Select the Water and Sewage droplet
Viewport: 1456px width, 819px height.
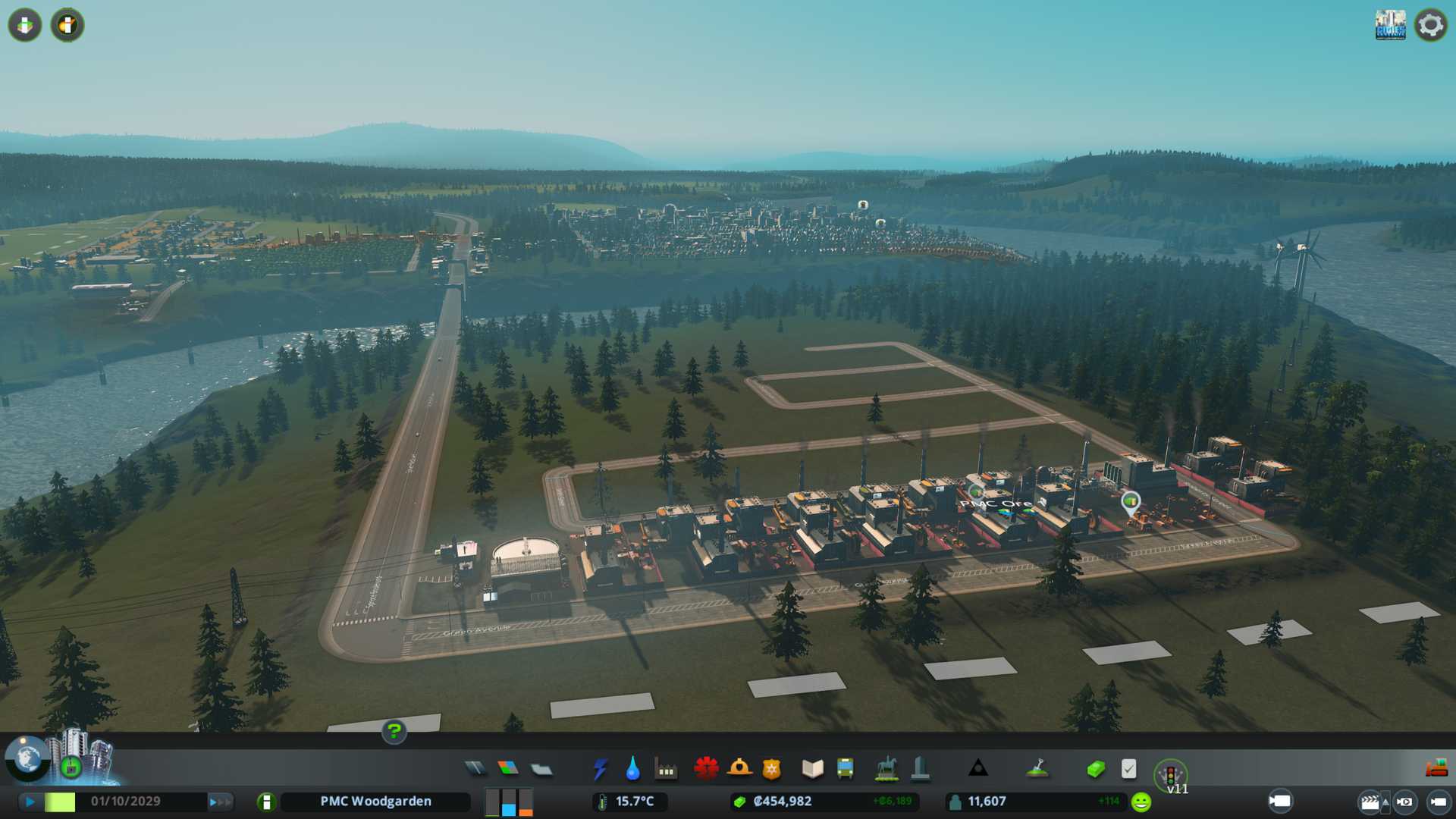(x=632, y=769)
